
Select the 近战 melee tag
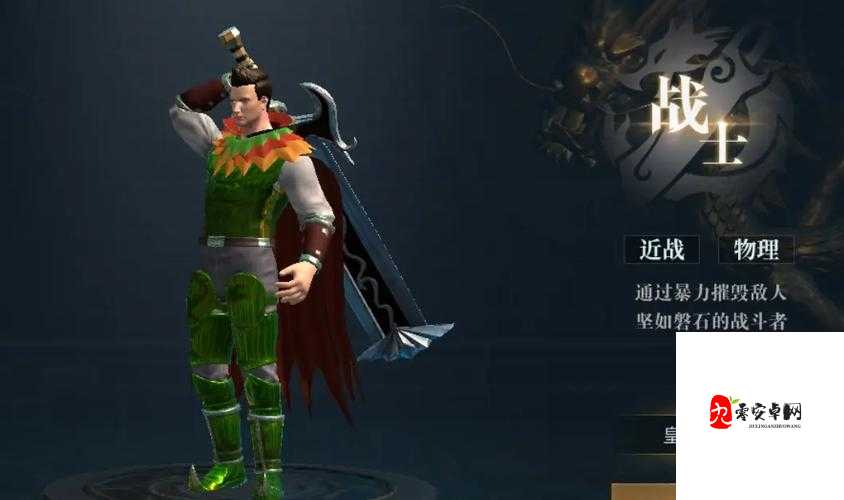[661, 249]
